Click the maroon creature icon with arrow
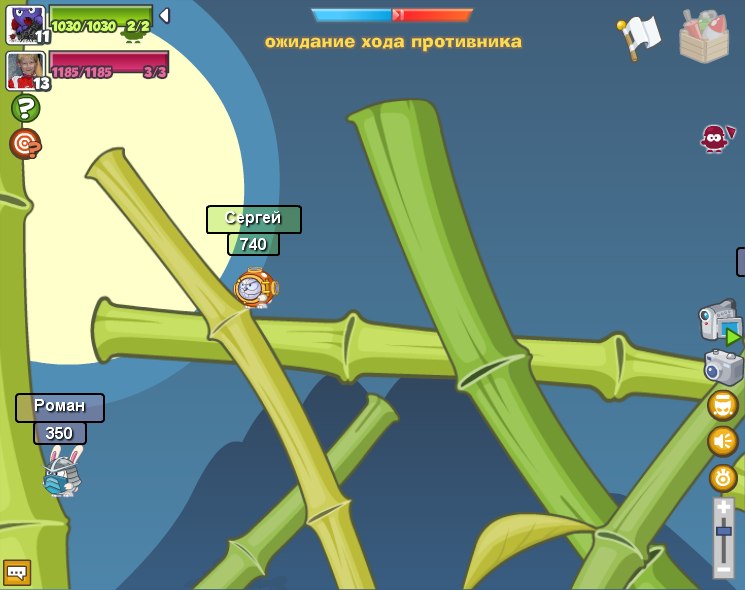Screen dimensions: 745x590 click(715, 137)
